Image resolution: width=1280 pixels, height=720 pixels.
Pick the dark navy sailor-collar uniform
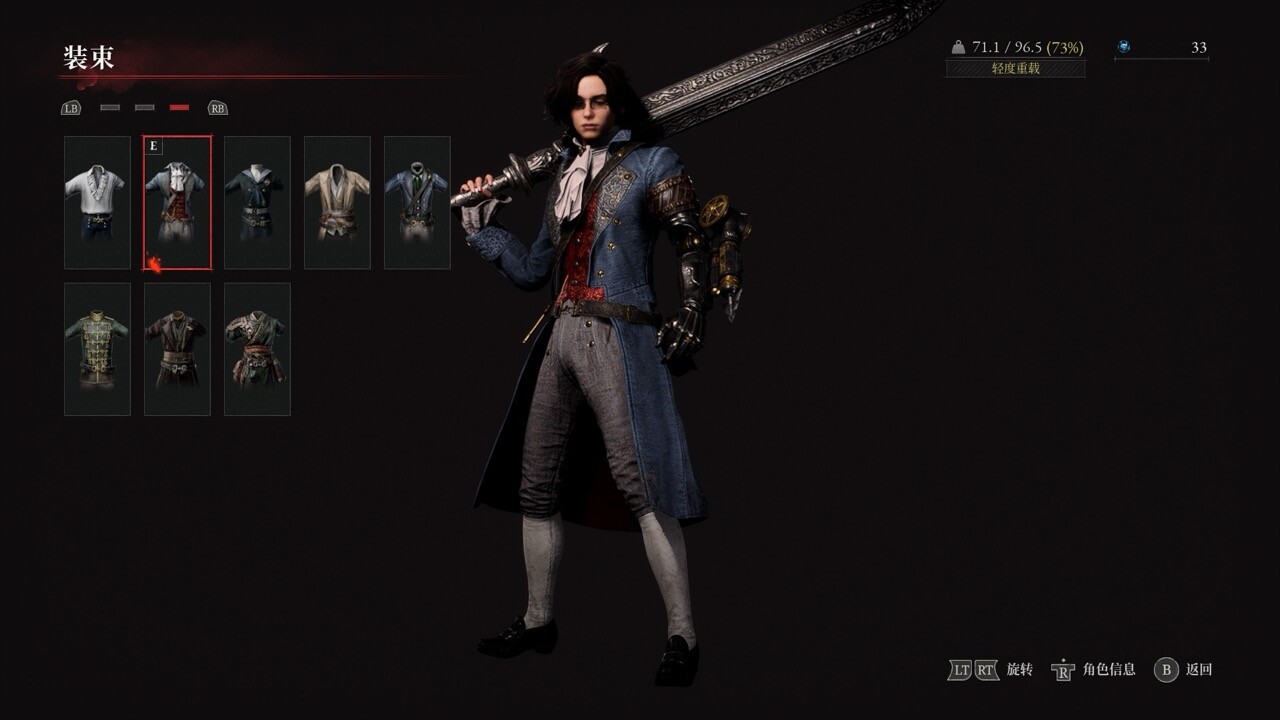click(257, 203)
